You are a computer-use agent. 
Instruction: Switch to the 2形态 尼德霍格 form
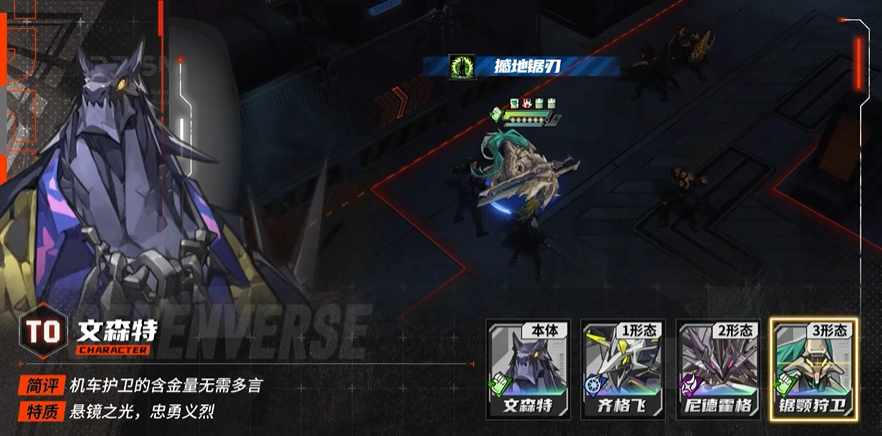coord(715,369)
